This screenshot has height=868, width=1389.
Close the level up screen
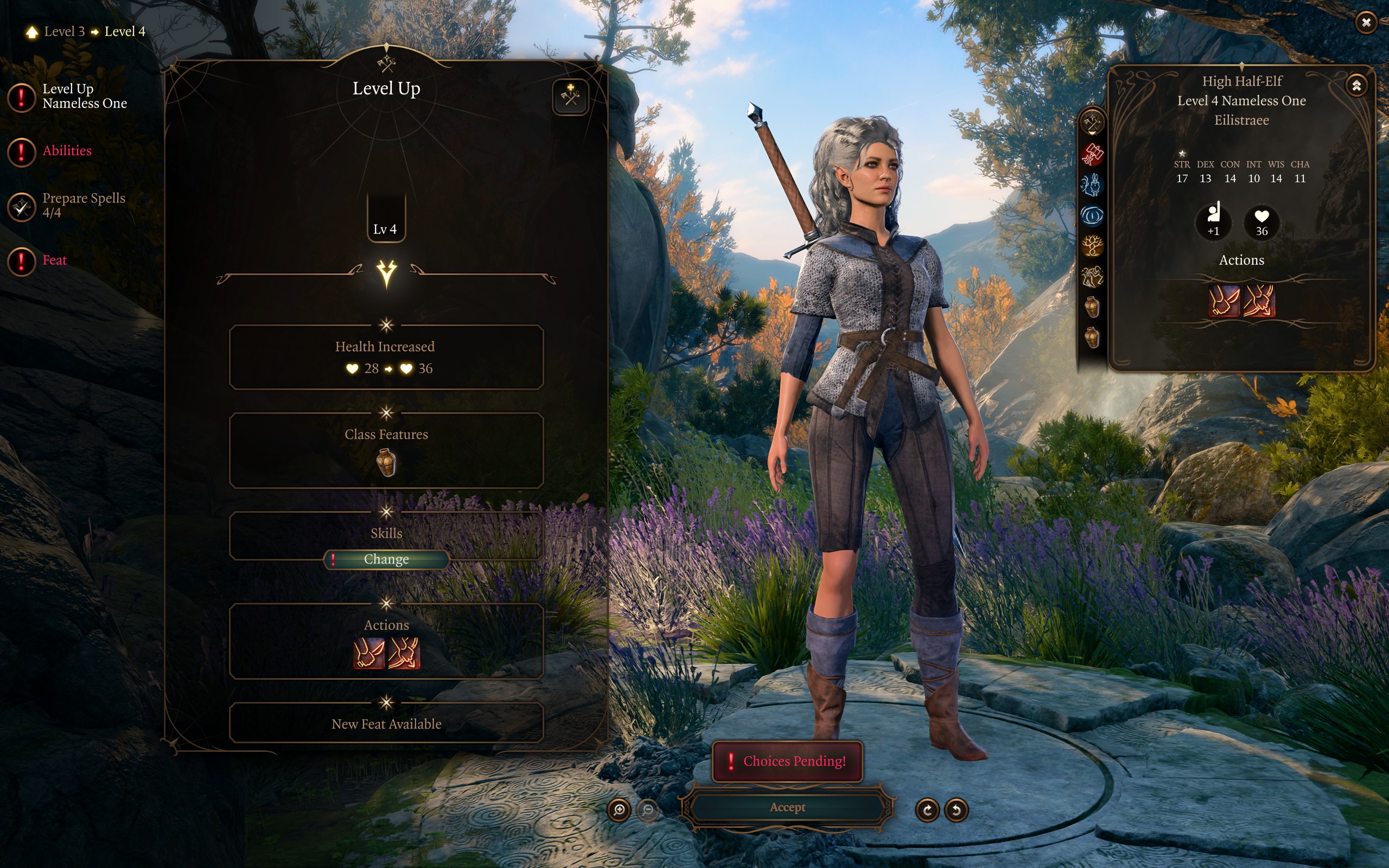click(x=1366, y=22)
